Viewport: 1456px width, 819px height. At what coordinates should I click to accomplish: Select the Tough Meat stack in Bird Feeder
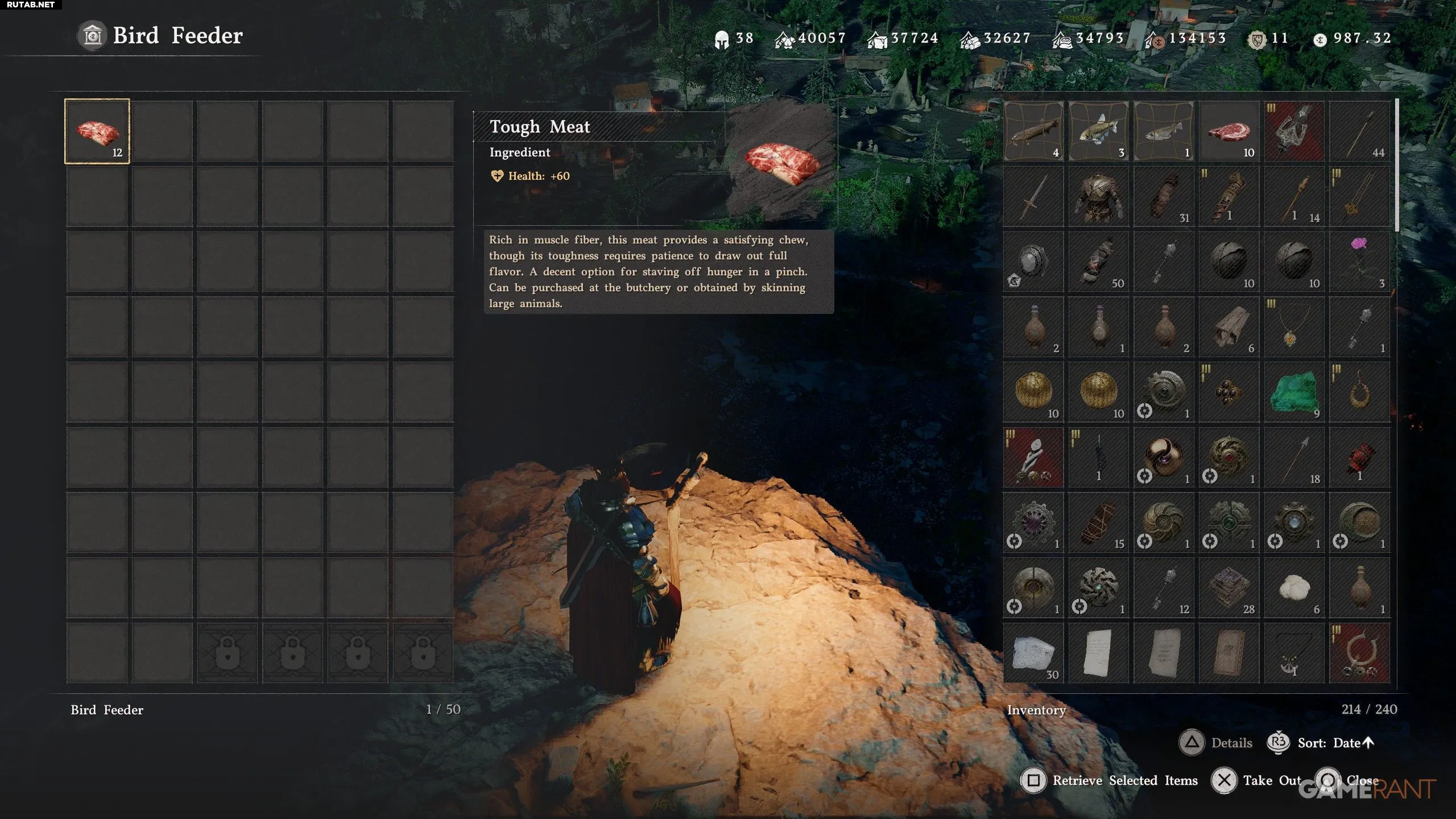(97, 131)
